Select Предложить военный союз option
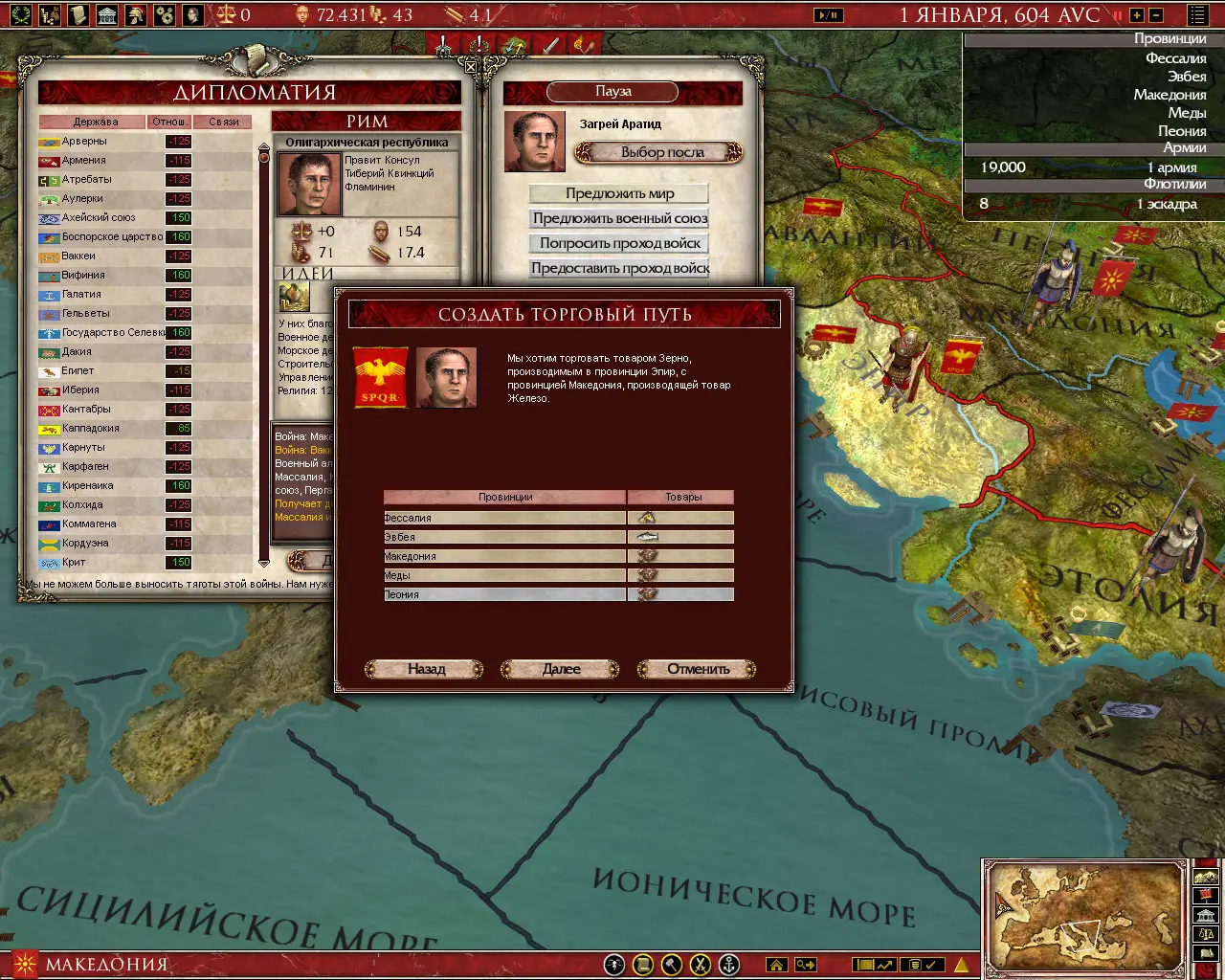 coord(619,218)
